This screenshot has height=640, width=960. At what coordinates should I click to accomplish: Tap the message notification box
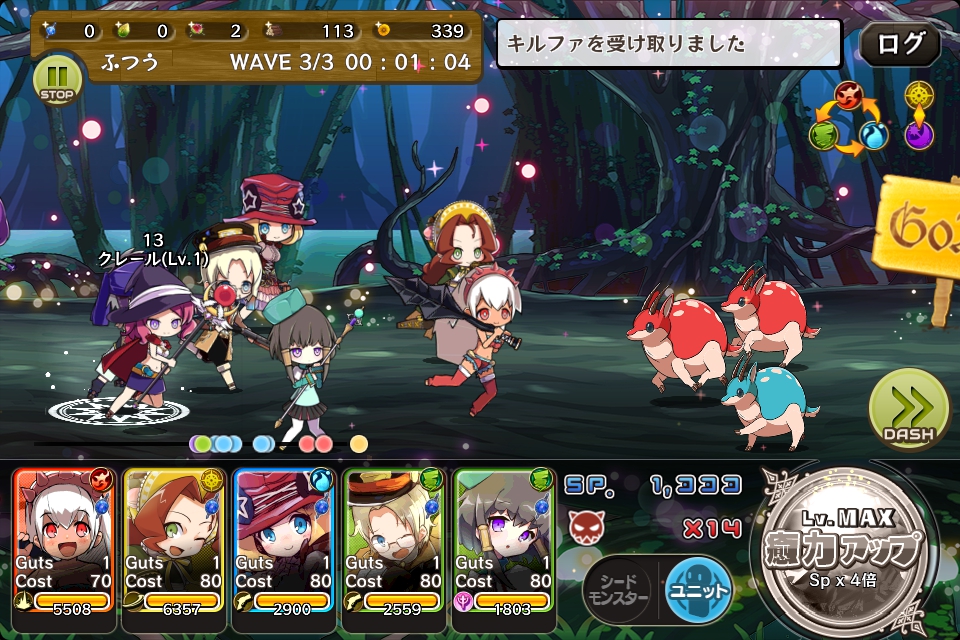(668, 44)
